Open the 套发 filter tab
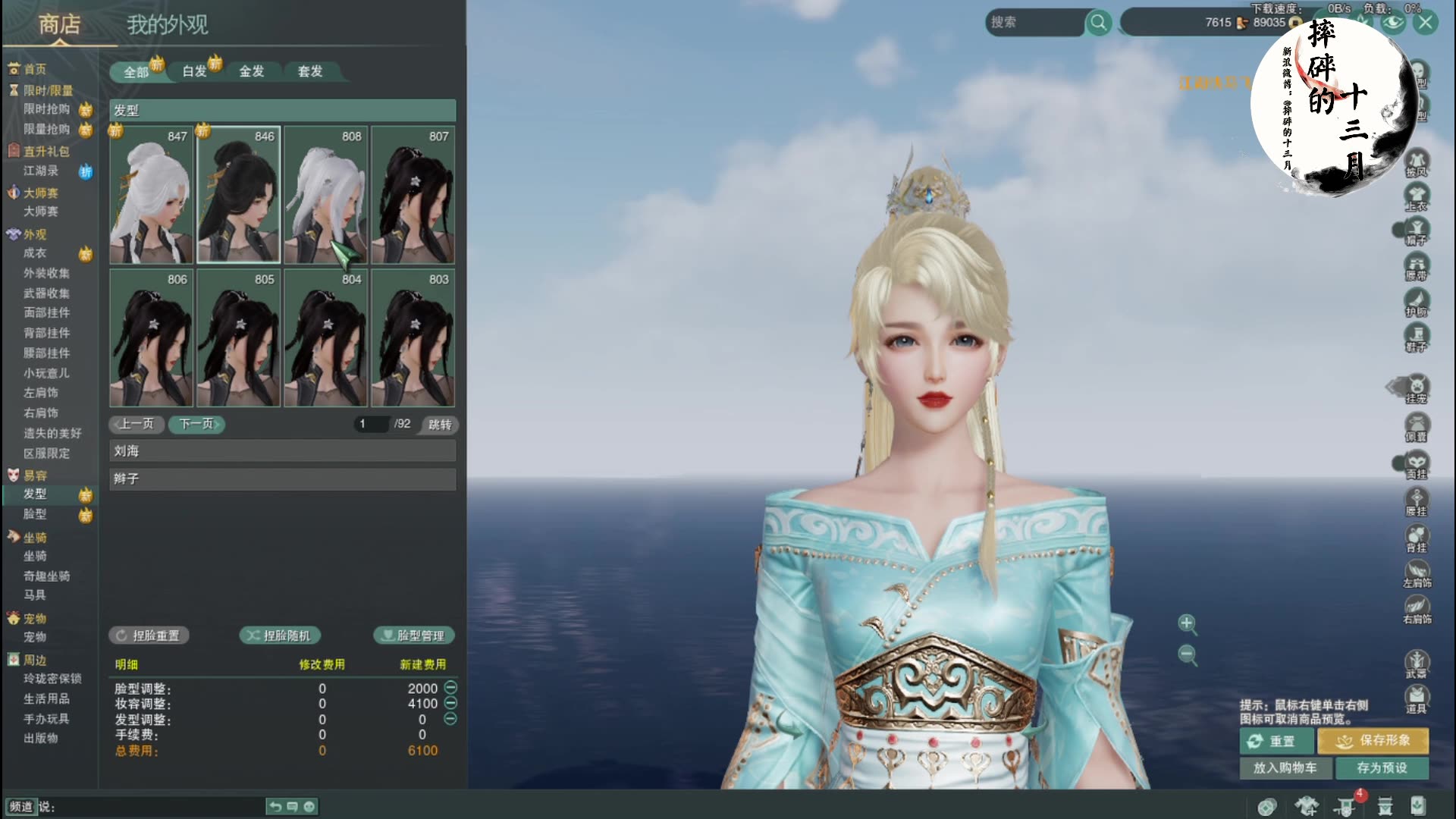The width and height of the screenshot is (1456, 819). tap(310, 71)
